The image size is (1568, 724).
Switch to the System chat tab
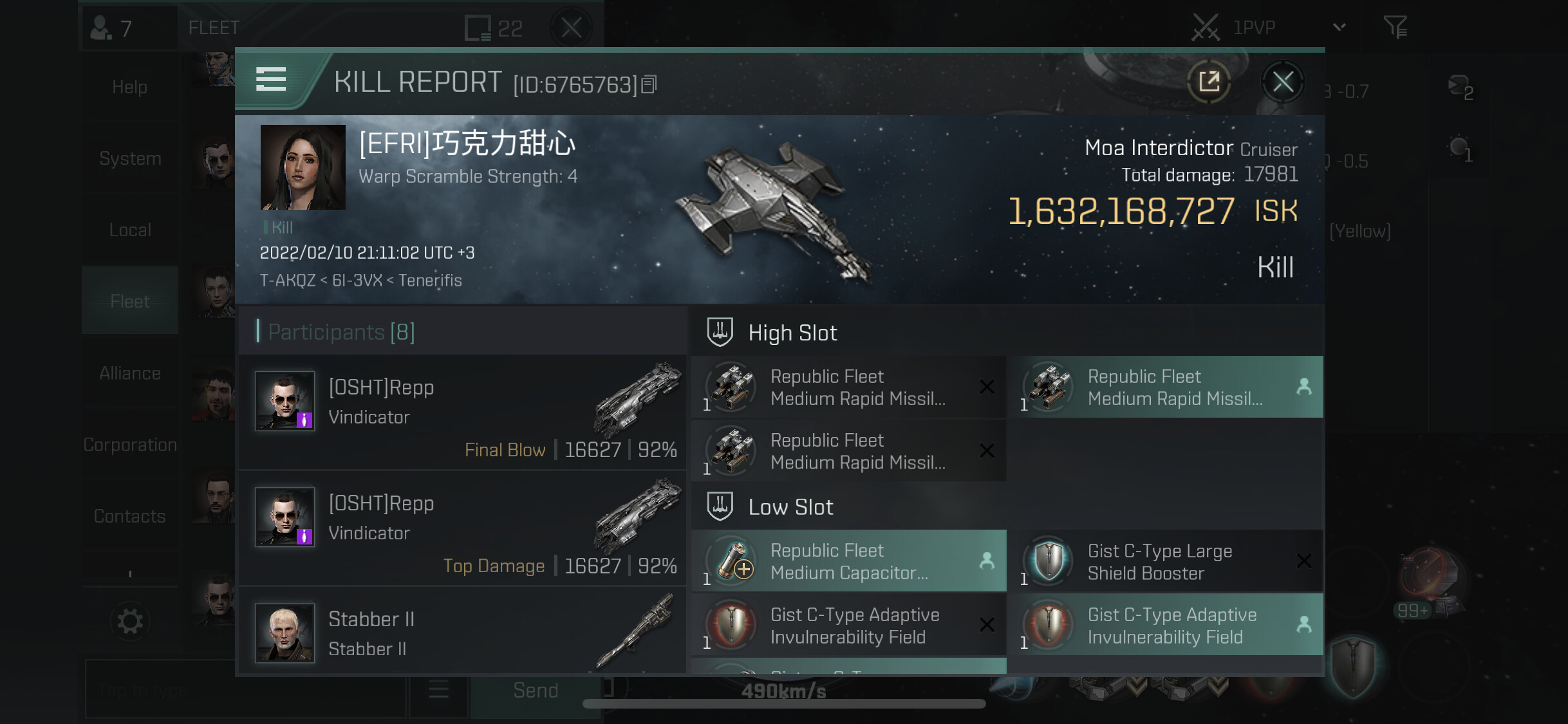[x=130, y=158]
